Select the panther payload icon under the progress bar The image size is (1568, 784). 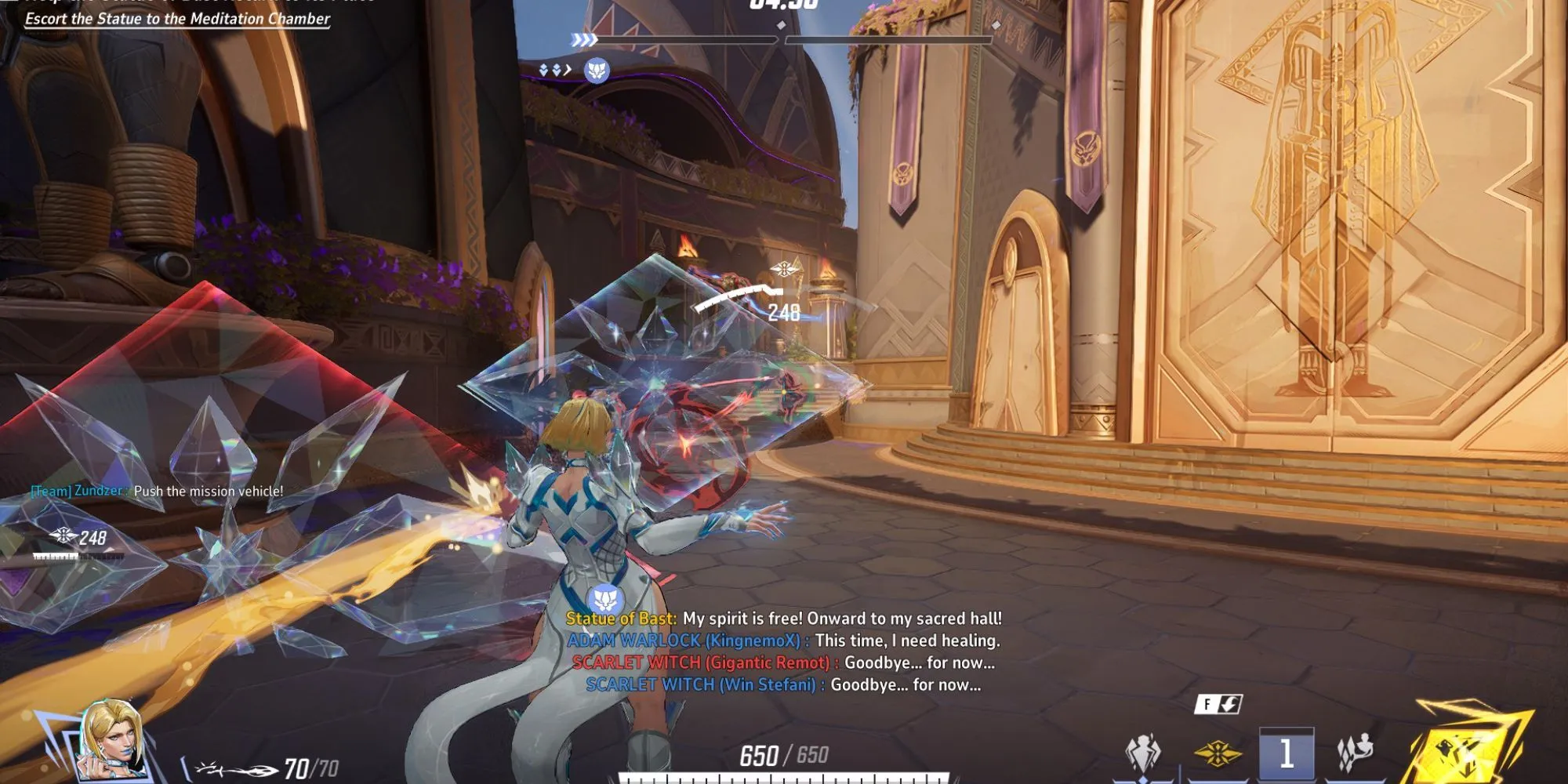click(597, 71)
